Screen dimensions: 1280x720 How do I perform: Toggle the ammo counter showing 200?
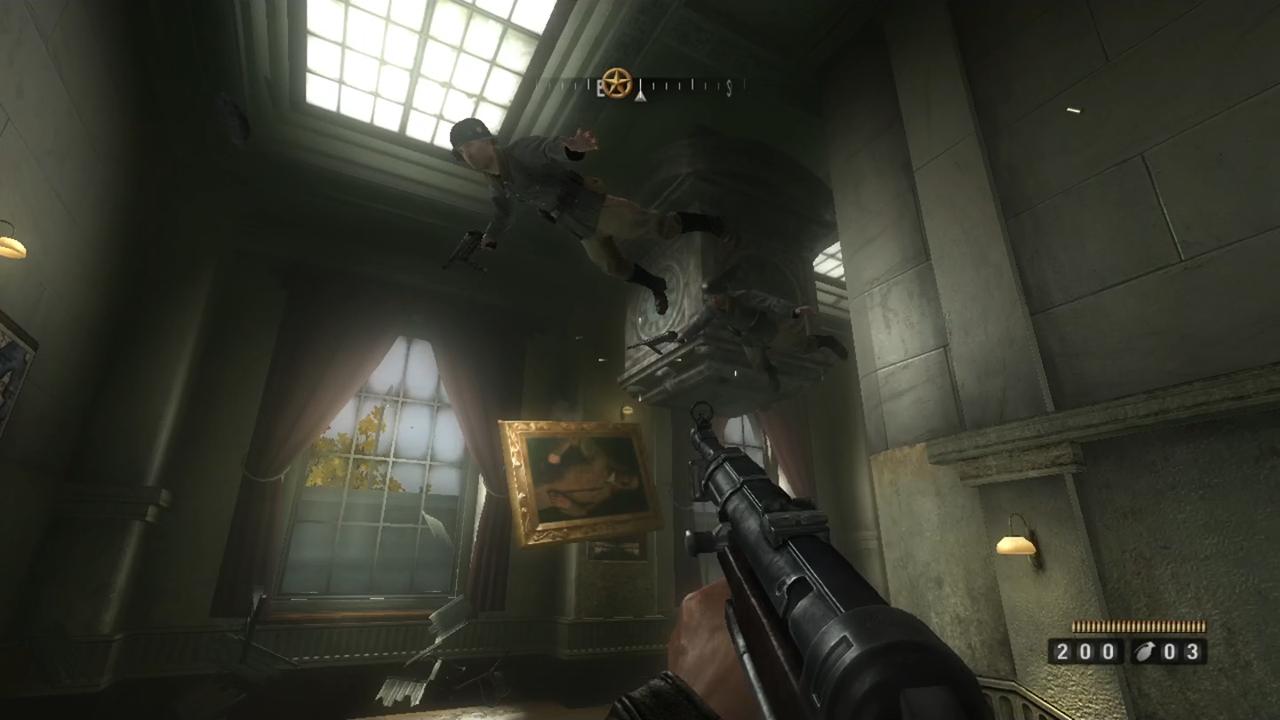click(1087, 650)
